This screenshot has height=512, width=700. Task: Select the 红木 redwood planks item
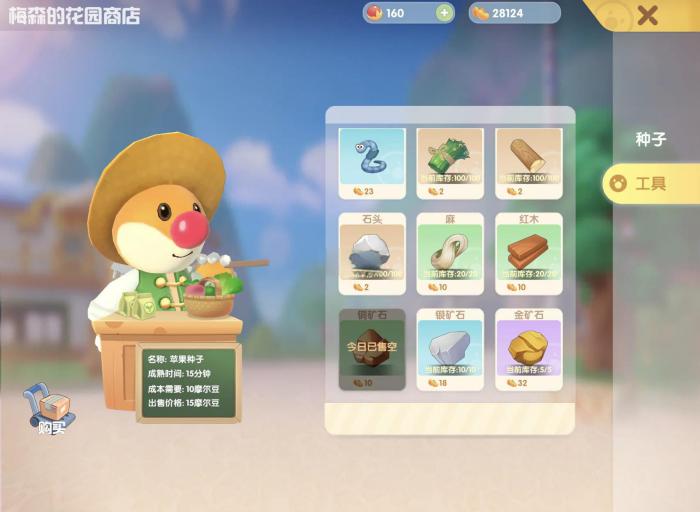coord(528,254)
